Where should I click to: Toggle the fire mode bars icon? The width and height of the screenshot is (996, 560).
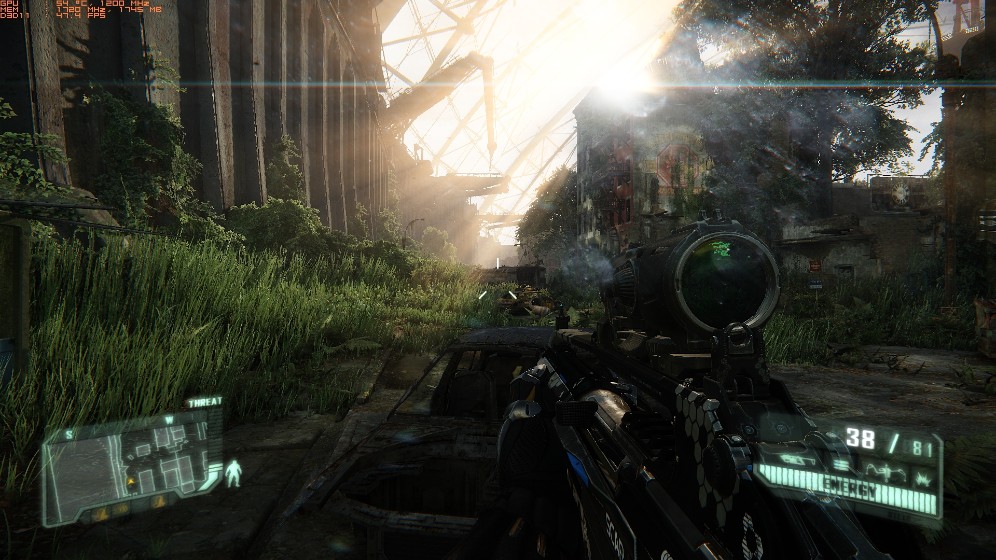tap(841, 464)
